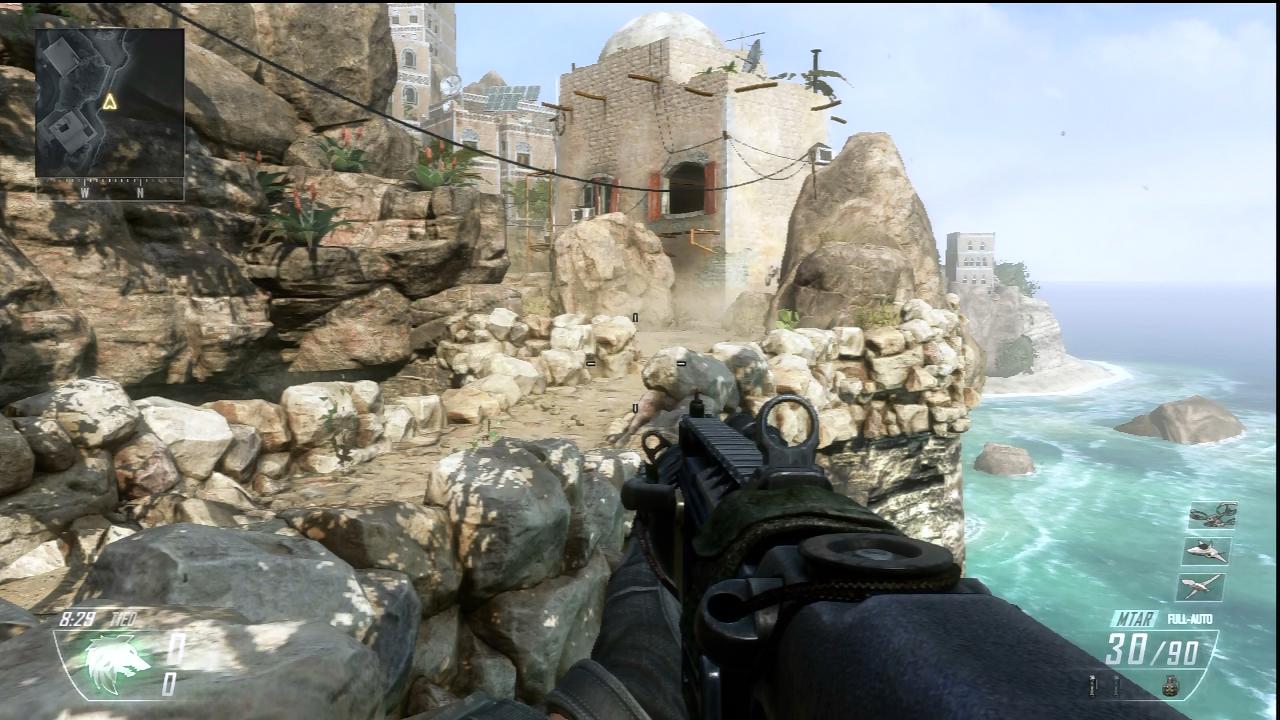Screen dimensions: 1280x720
Task: Activate the fighter jet scorestreak icon
Action: (1207, 551)
